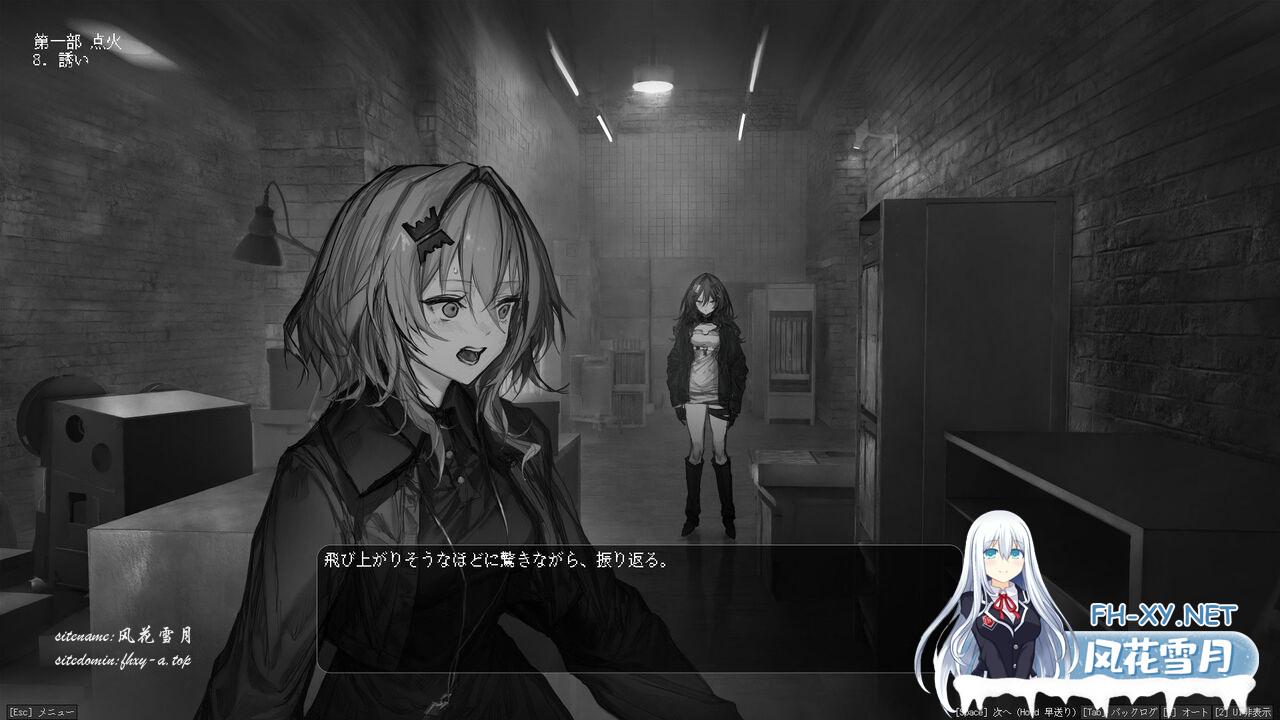Open the メニュー menu button

(41, 712)
